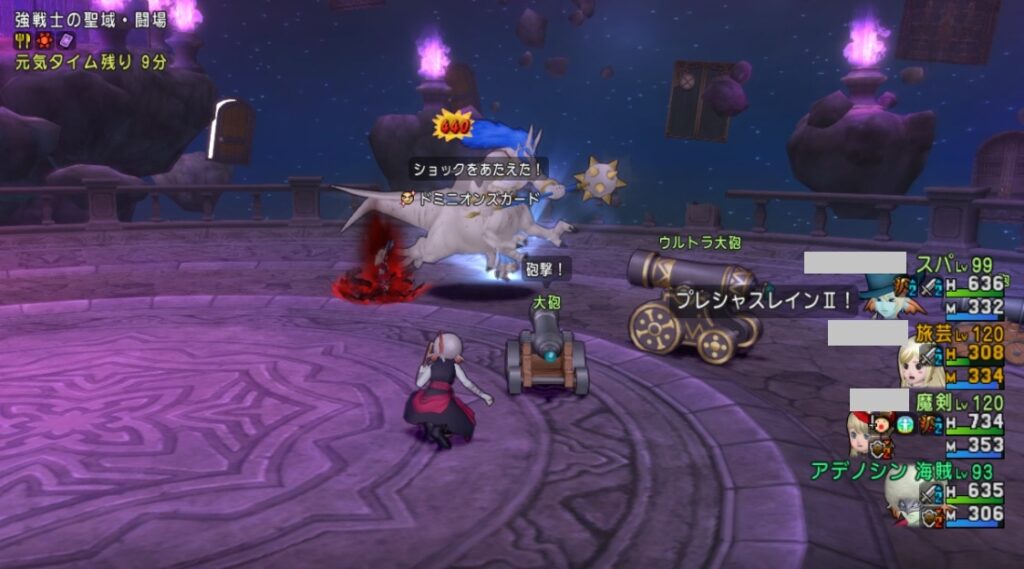
Task: Select the red sun status icon
Action: [x=44, y=41]
